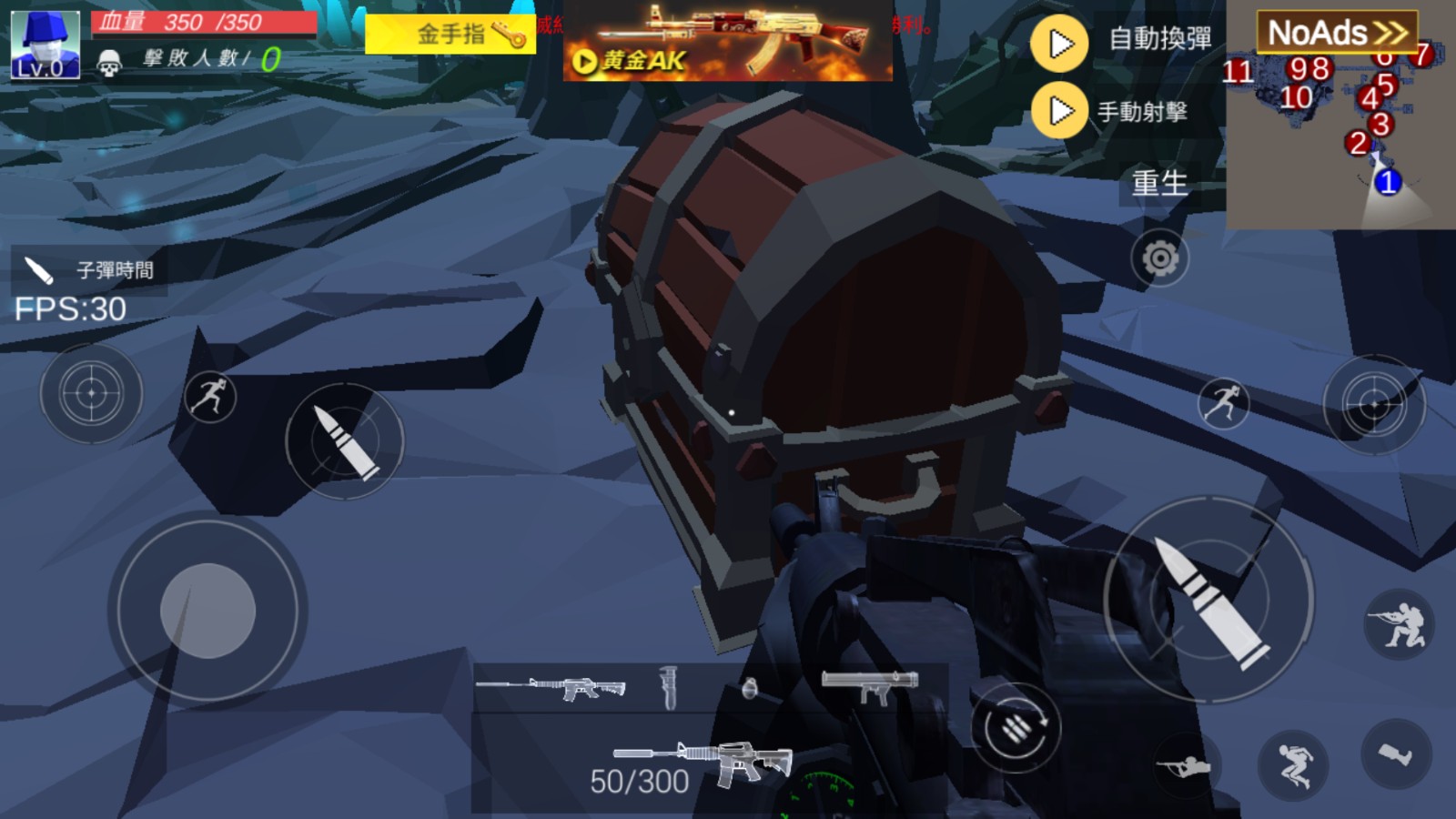Aim with the right crosshair scope button
This screenshot has height=819, width=1456.
pyautogui.click(x=1373, y=404)
